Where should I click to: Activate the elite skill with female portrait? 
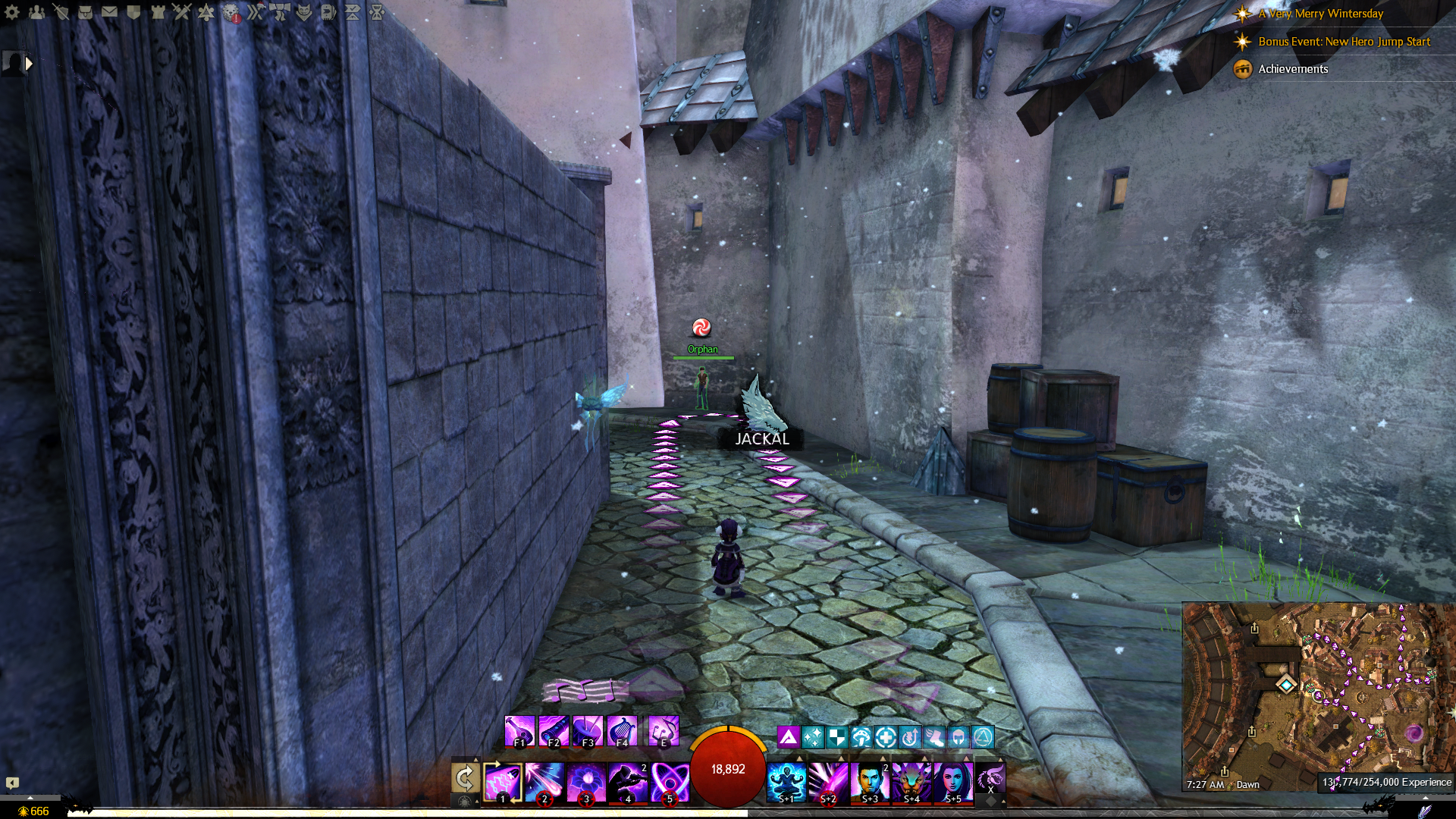click(953, 782)
